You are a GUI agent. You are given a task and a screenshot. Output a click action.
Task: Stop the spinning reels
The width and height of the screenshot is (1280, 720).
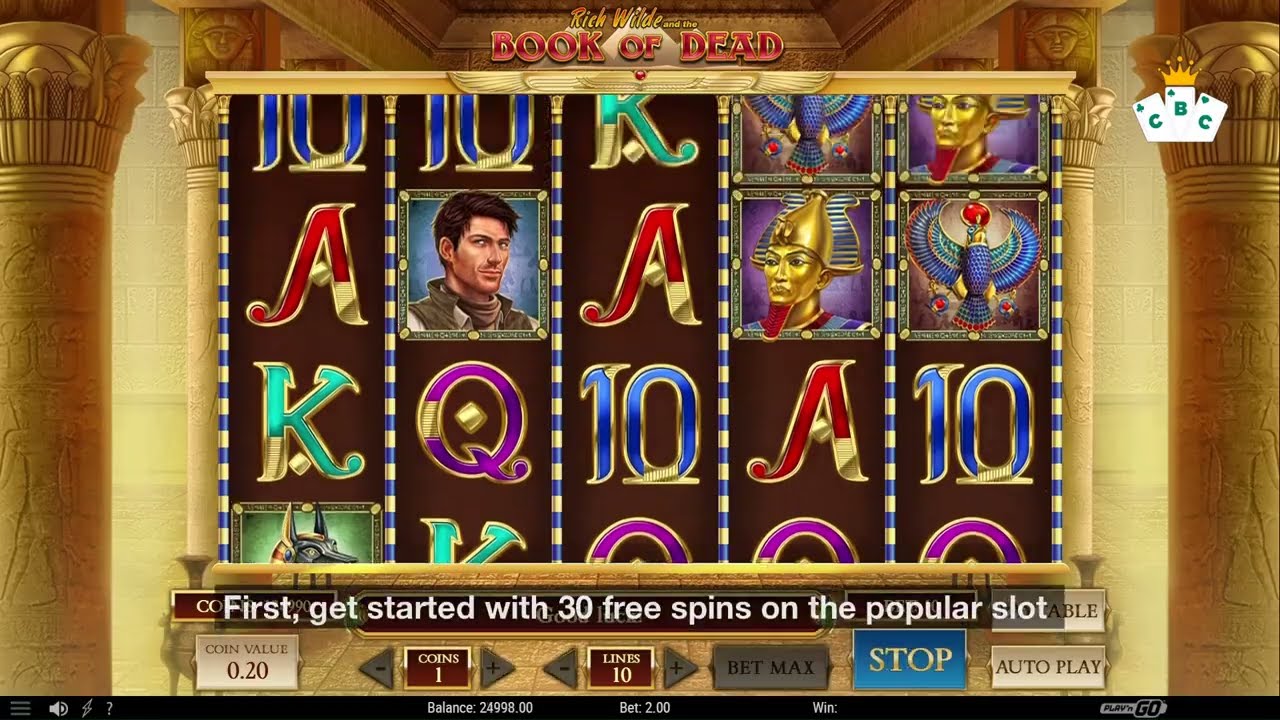tap(909, 660)
